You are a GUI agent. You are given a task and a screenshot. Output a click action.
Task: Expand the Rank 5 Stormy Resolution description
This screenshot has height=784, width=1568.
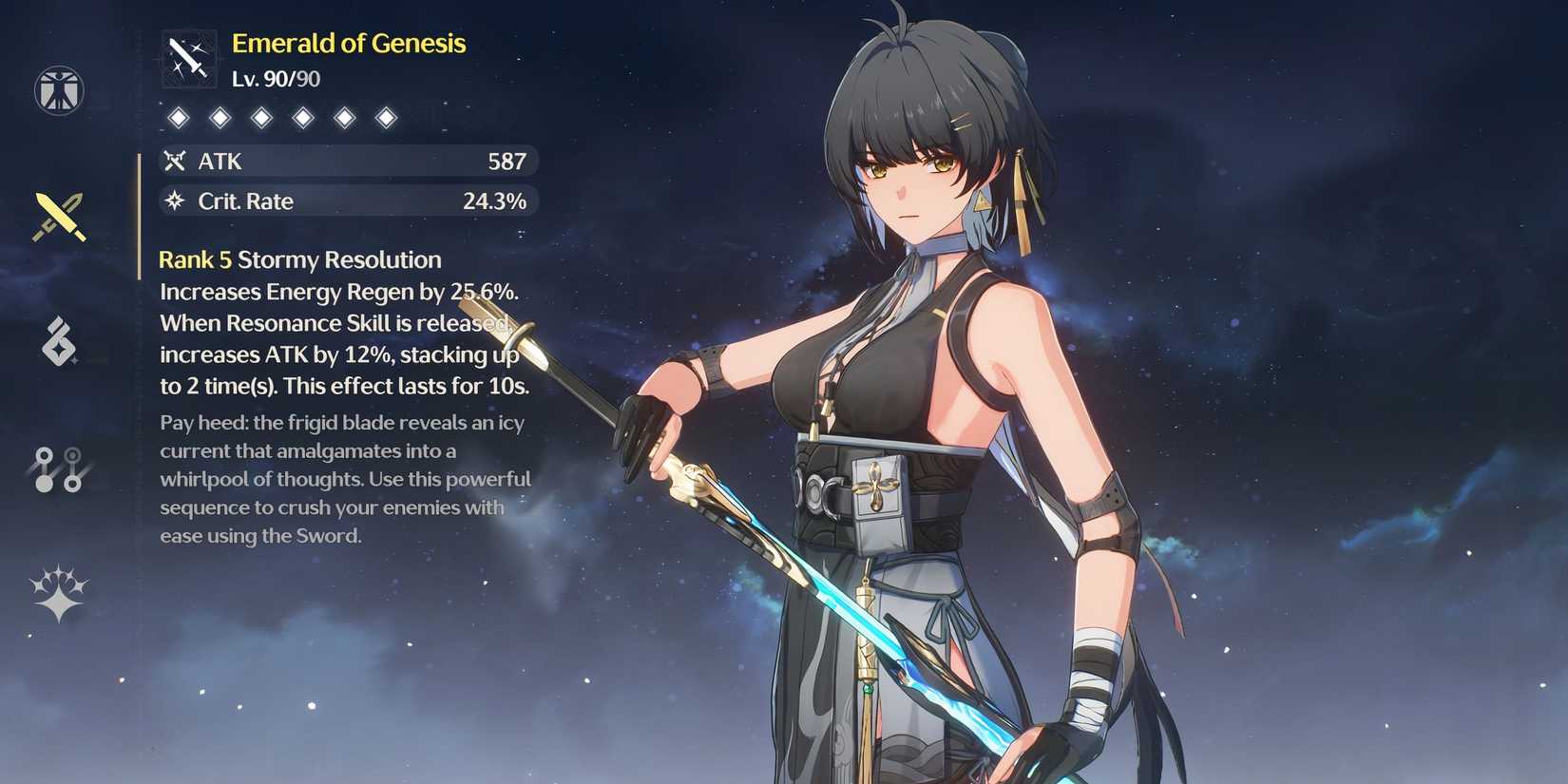337,323
